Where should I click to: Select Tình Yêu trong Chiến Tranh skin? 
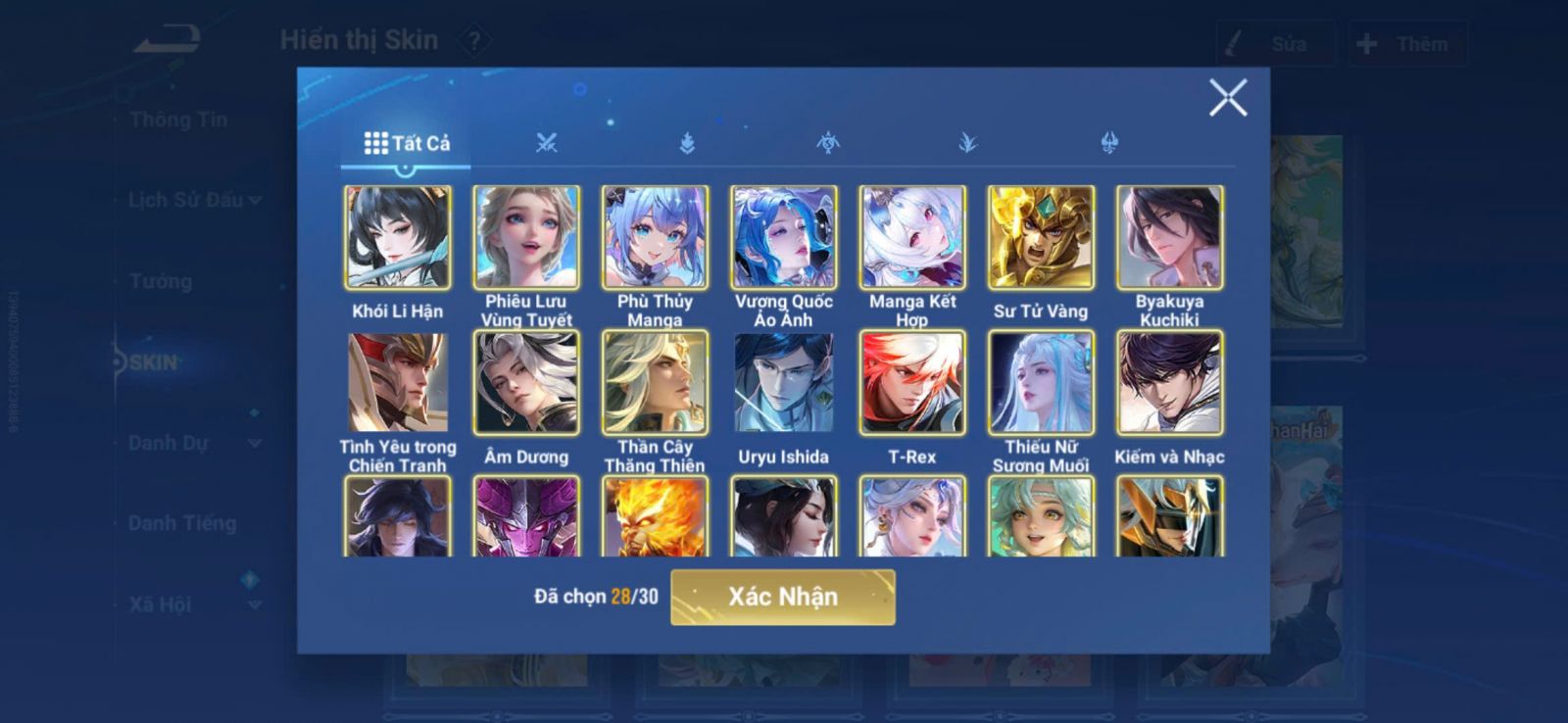coord(398,383)
